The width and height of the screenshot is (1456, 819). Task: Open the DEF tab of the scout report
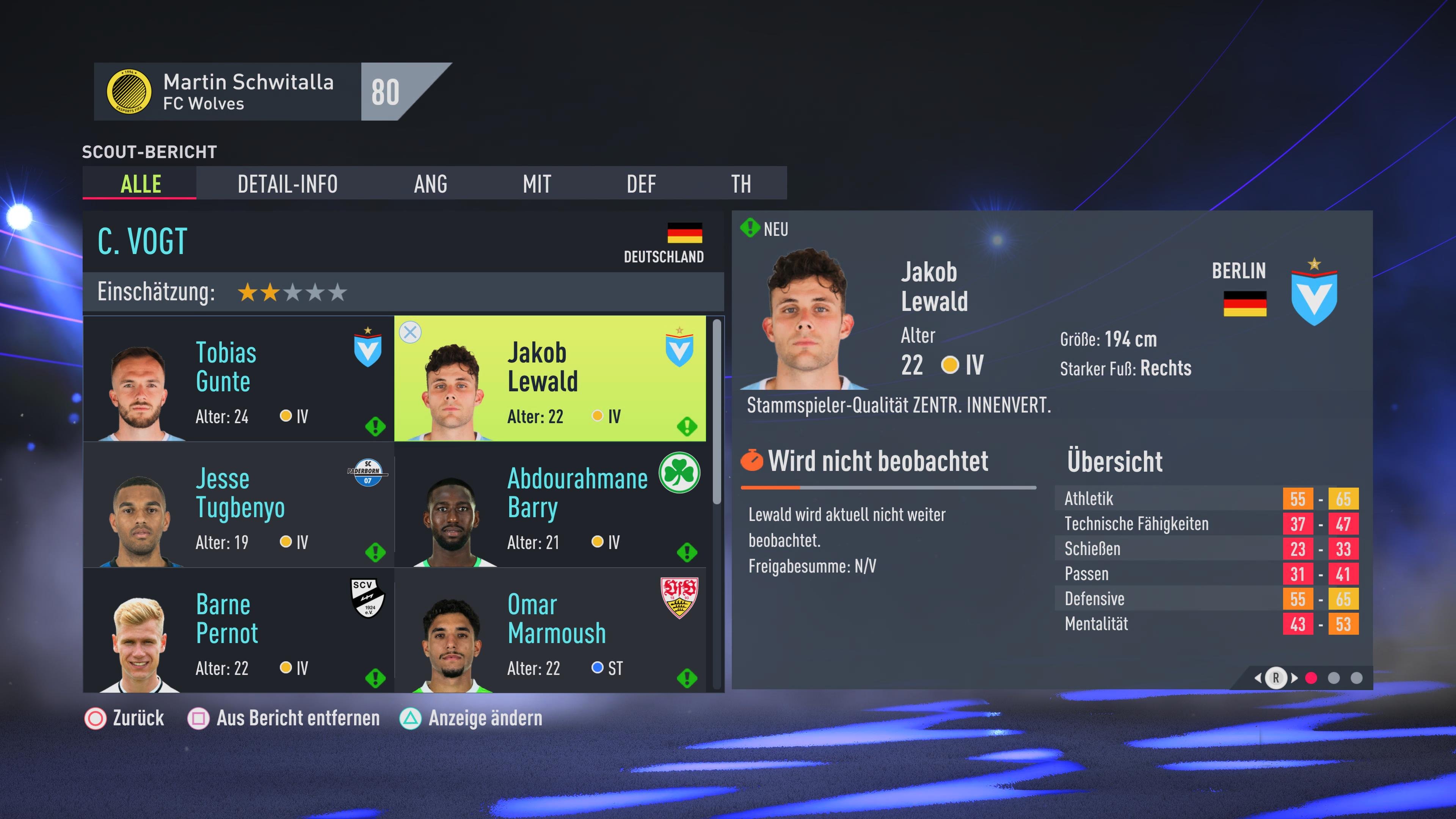click(642, 184)
